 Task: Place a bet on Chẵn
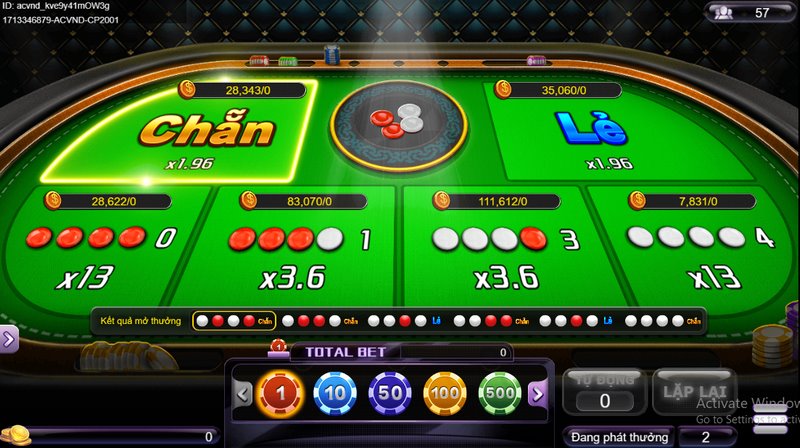pos(200,135)
